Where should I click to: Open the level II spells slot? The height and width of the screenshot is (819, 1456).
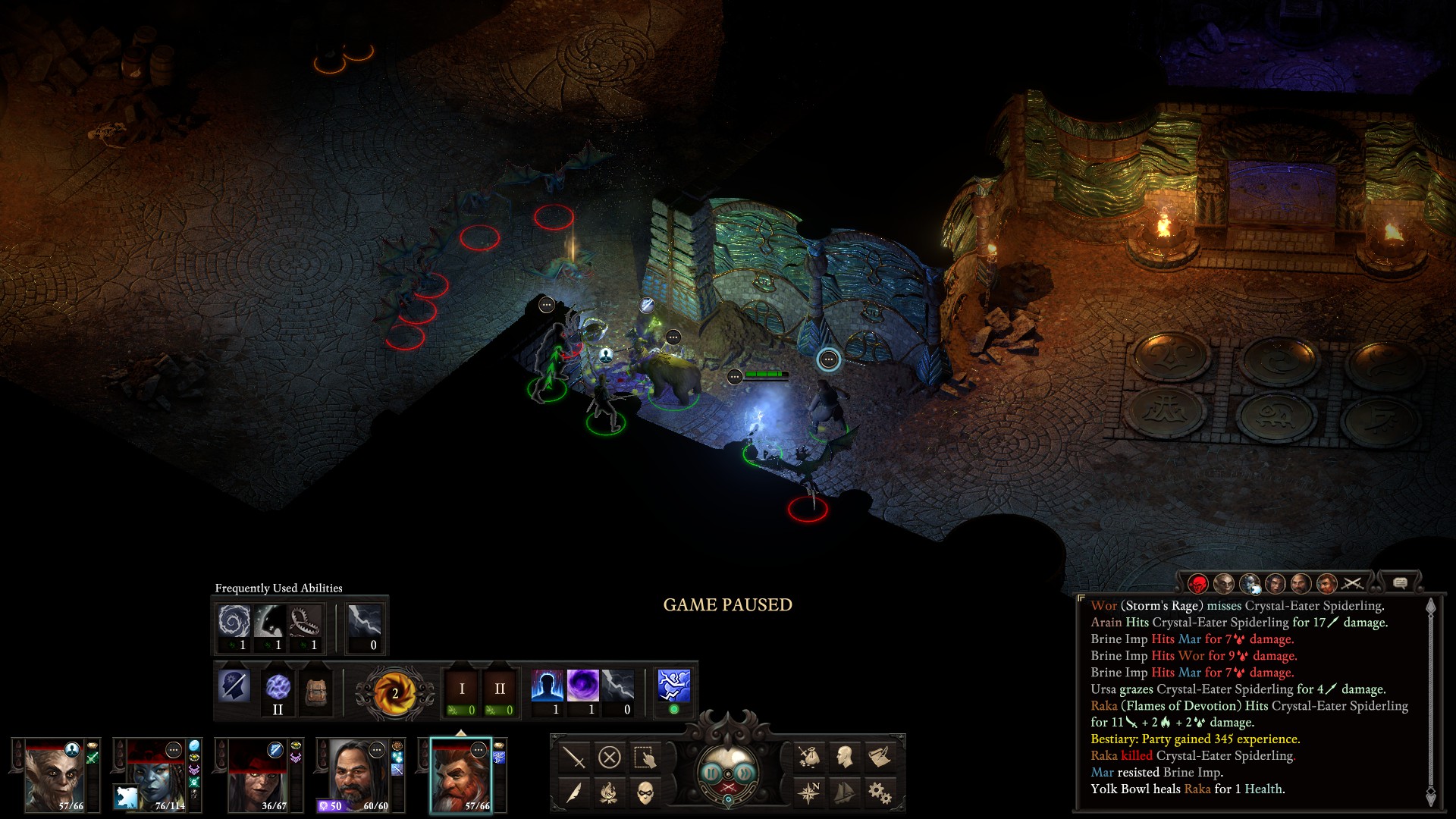[x=500, y=690]
